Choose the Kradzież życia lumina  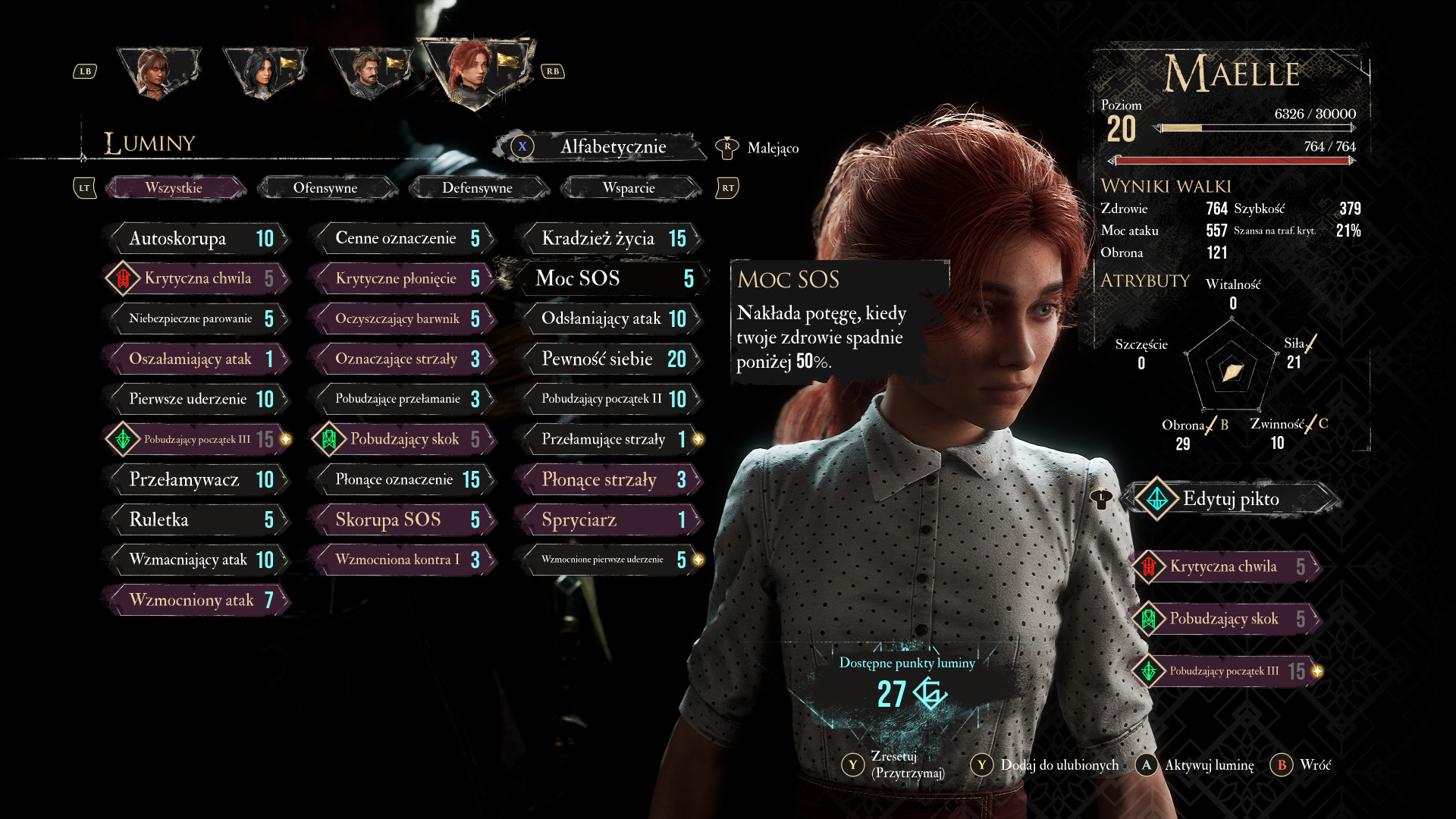(610, 239)
